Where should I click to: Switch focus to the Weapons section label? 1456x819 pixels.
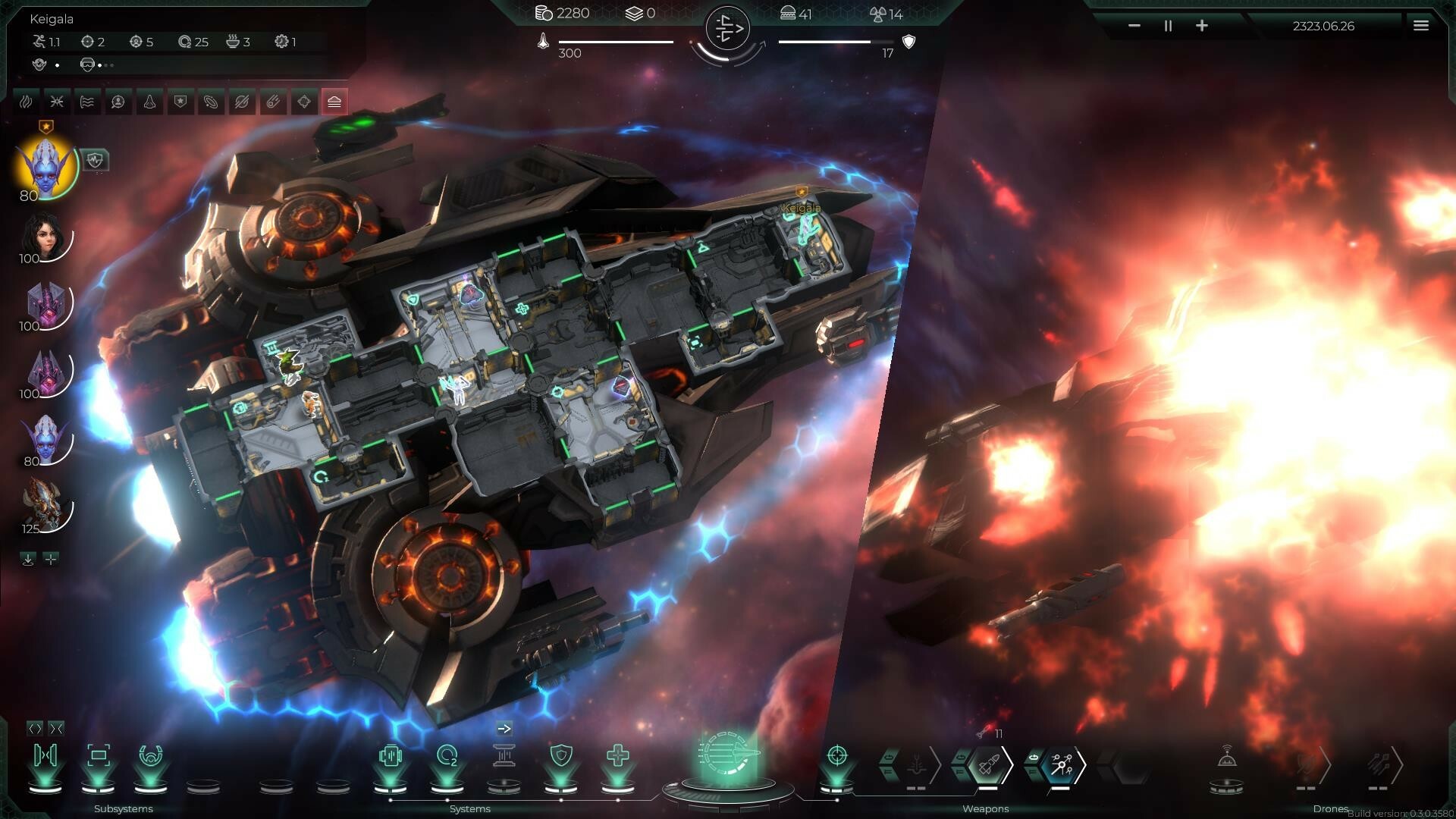tap(986, 808)
